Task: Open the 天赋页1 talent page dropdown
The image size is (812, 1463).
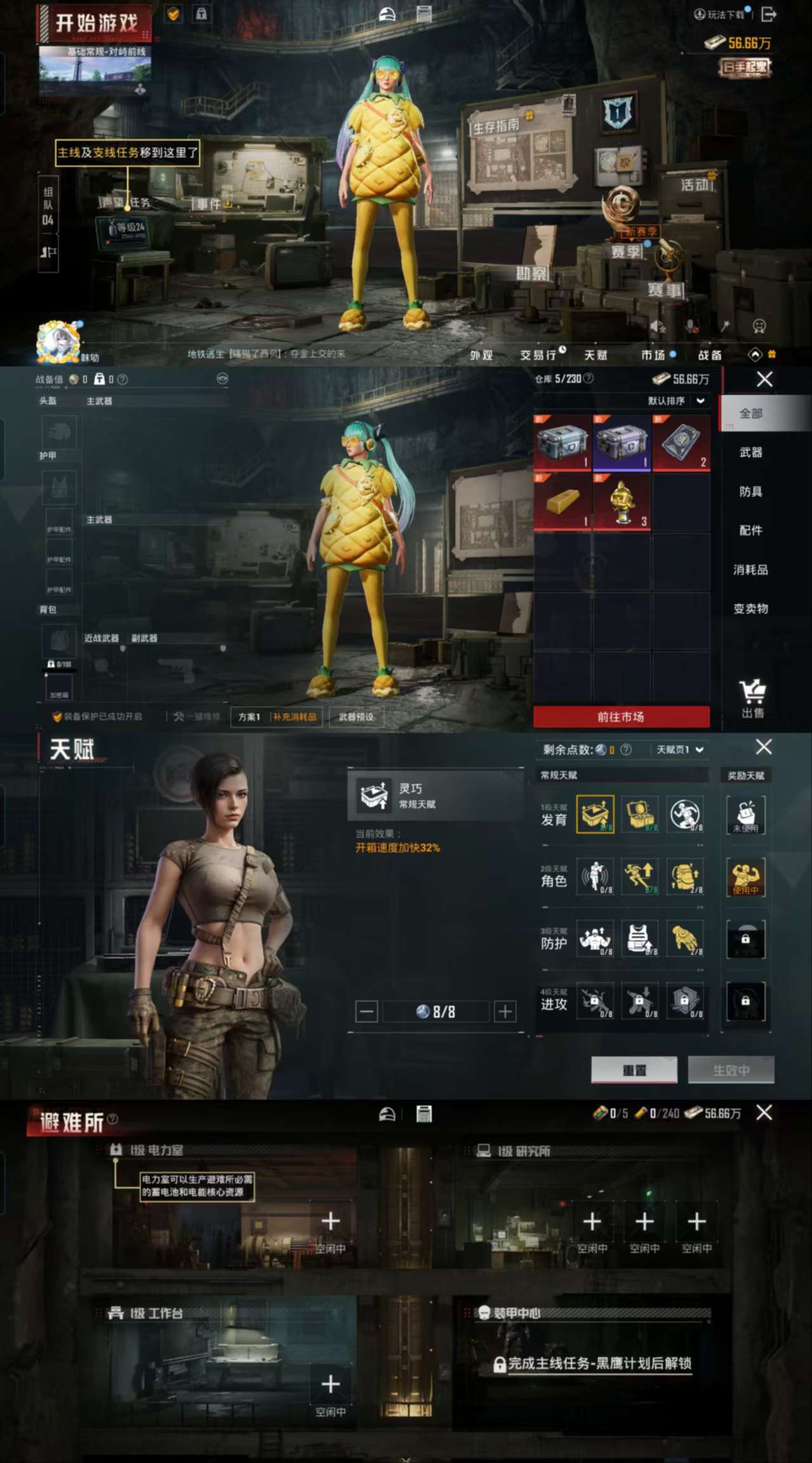Action: tap(680, 750)
